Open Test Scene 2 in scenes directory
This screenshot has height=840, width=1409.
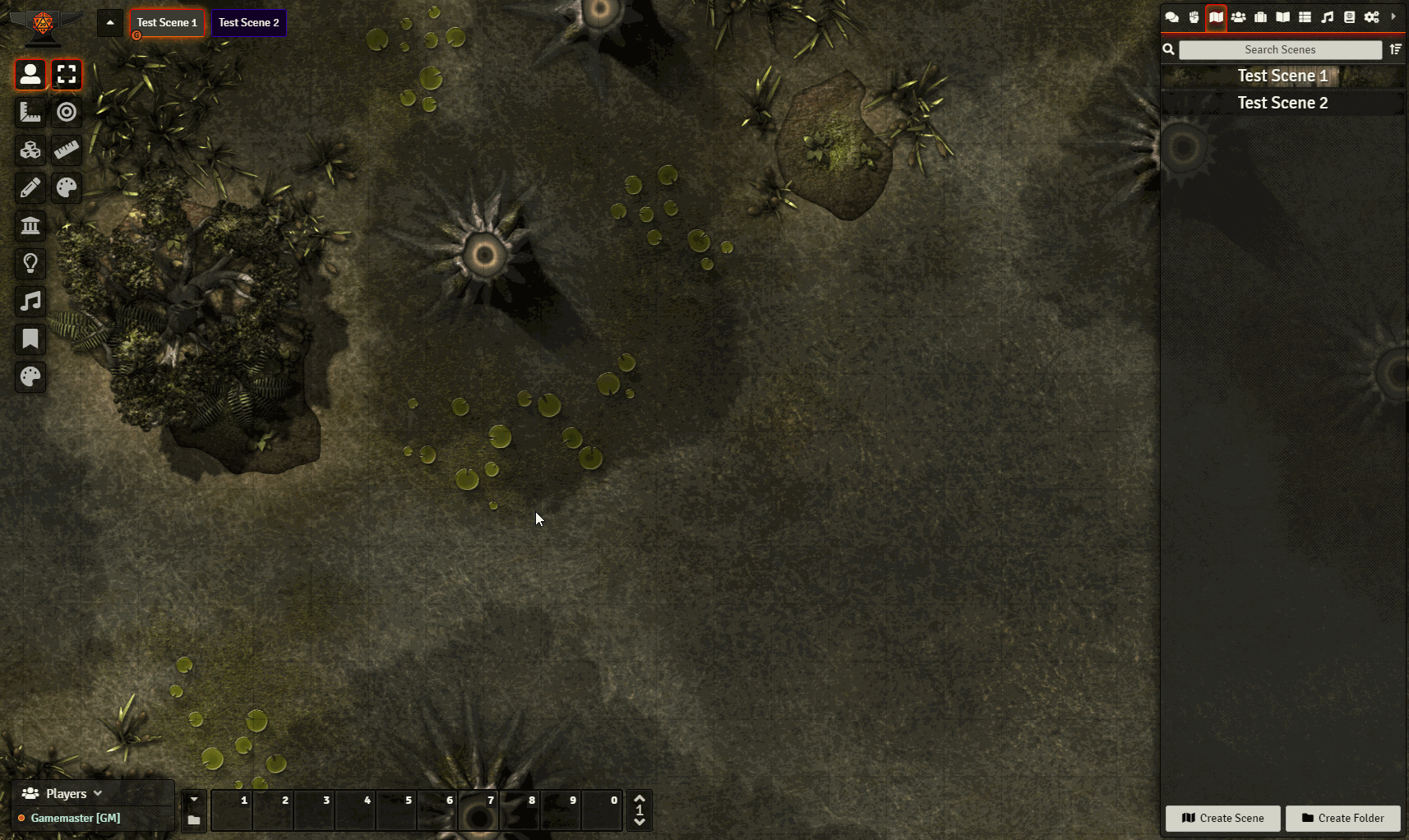point(1282,103)
